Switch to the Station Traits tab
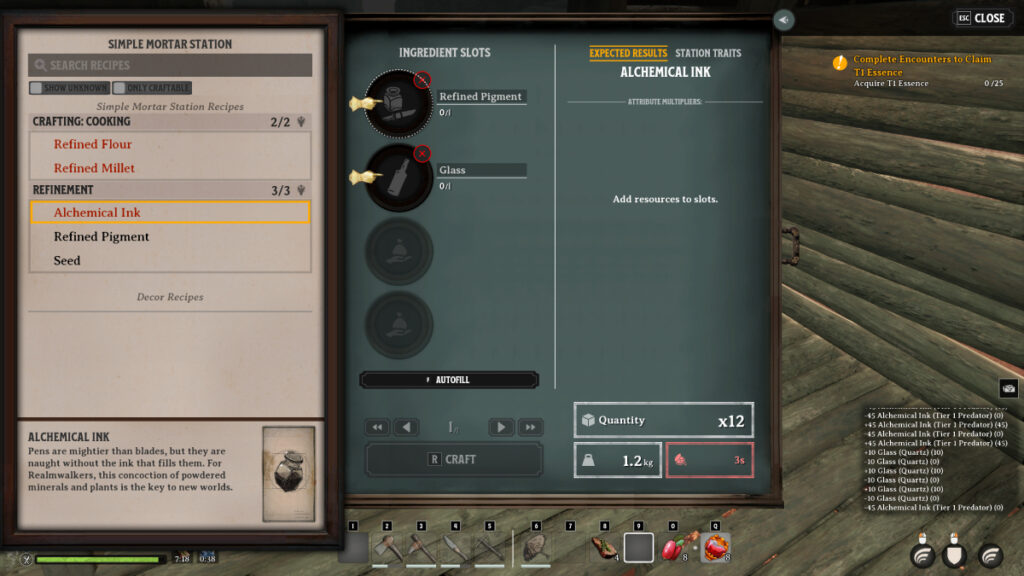Viewport: 1024px width, 576px height. (708, 53)
